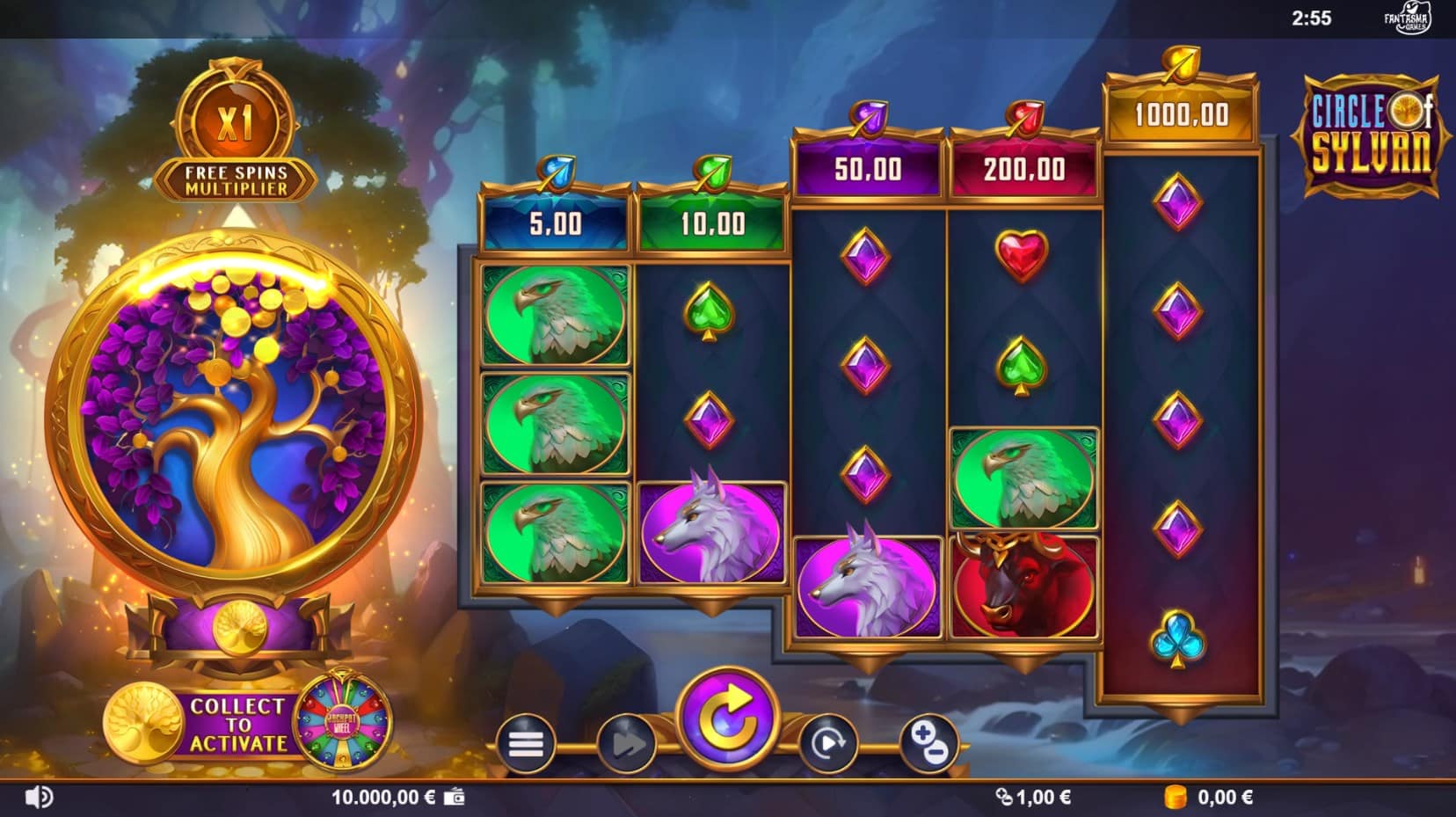
Task: Open the autoplay spin settings
Action: 827,744
